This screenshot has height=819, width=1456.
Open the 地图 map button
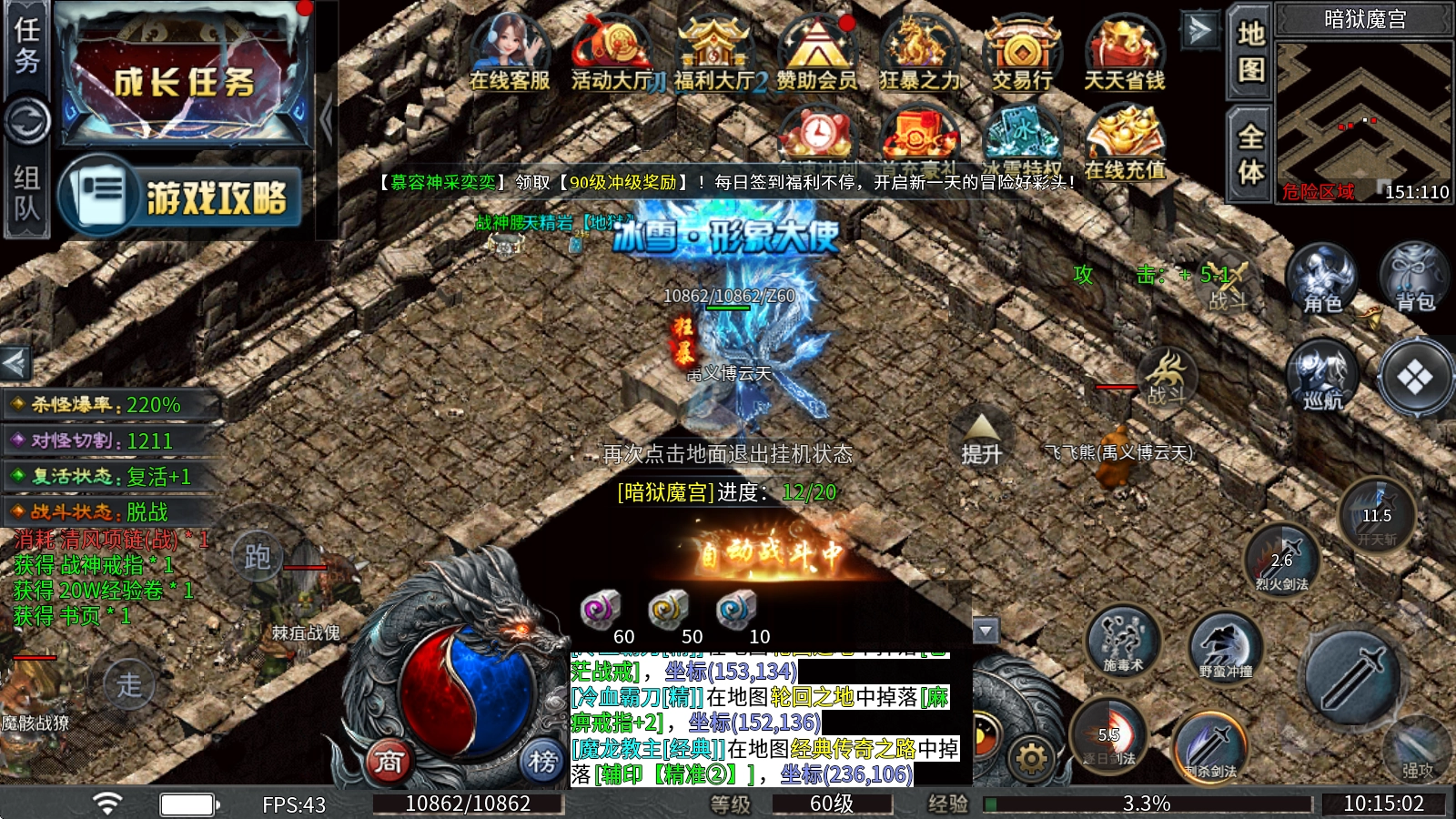click(1250, 50)
